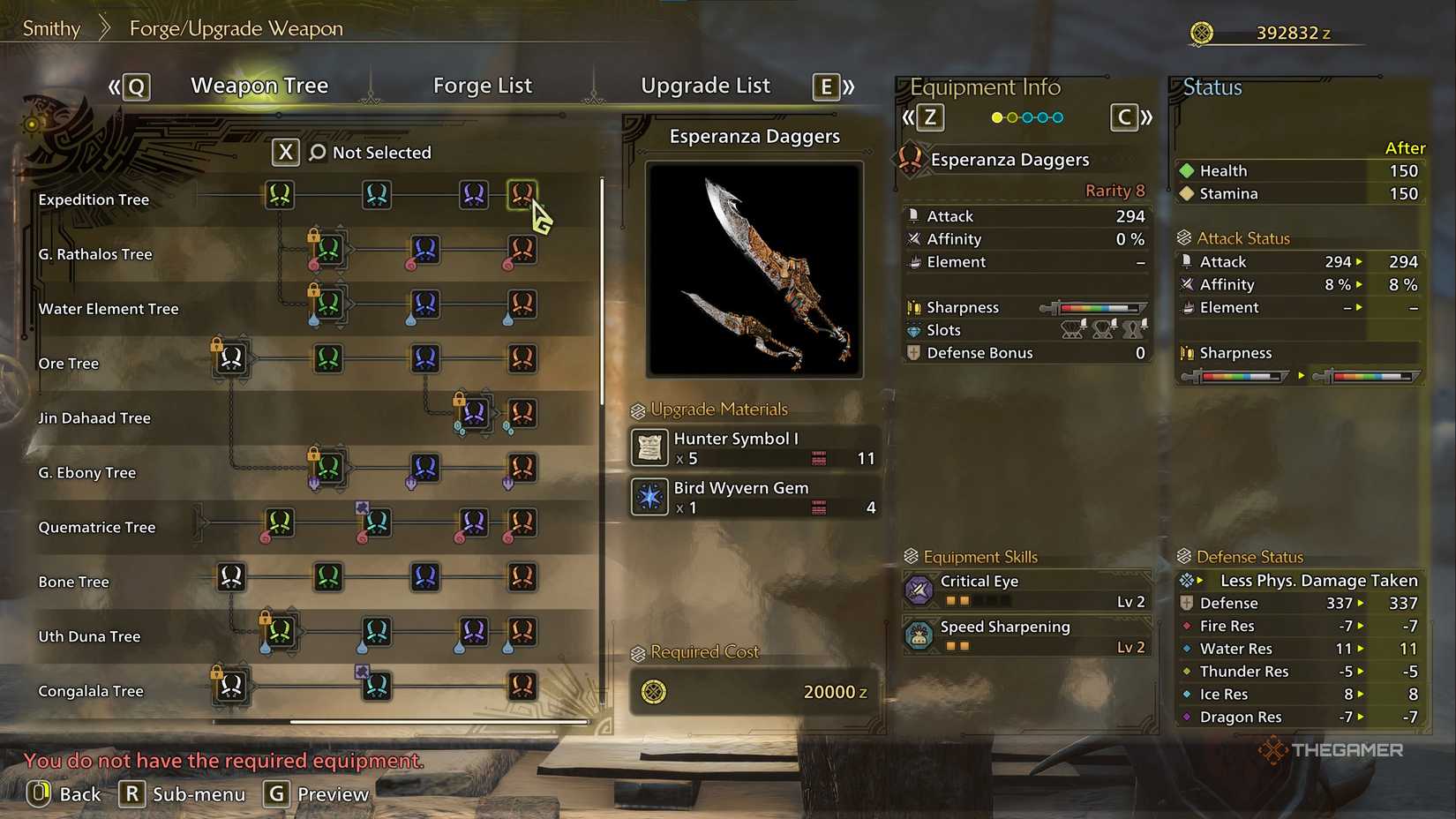The width and height of the screenshot is (1456, 819).
Task: Select the locked weapon node in Water Element Tree
Action: (x=328, y=306)
